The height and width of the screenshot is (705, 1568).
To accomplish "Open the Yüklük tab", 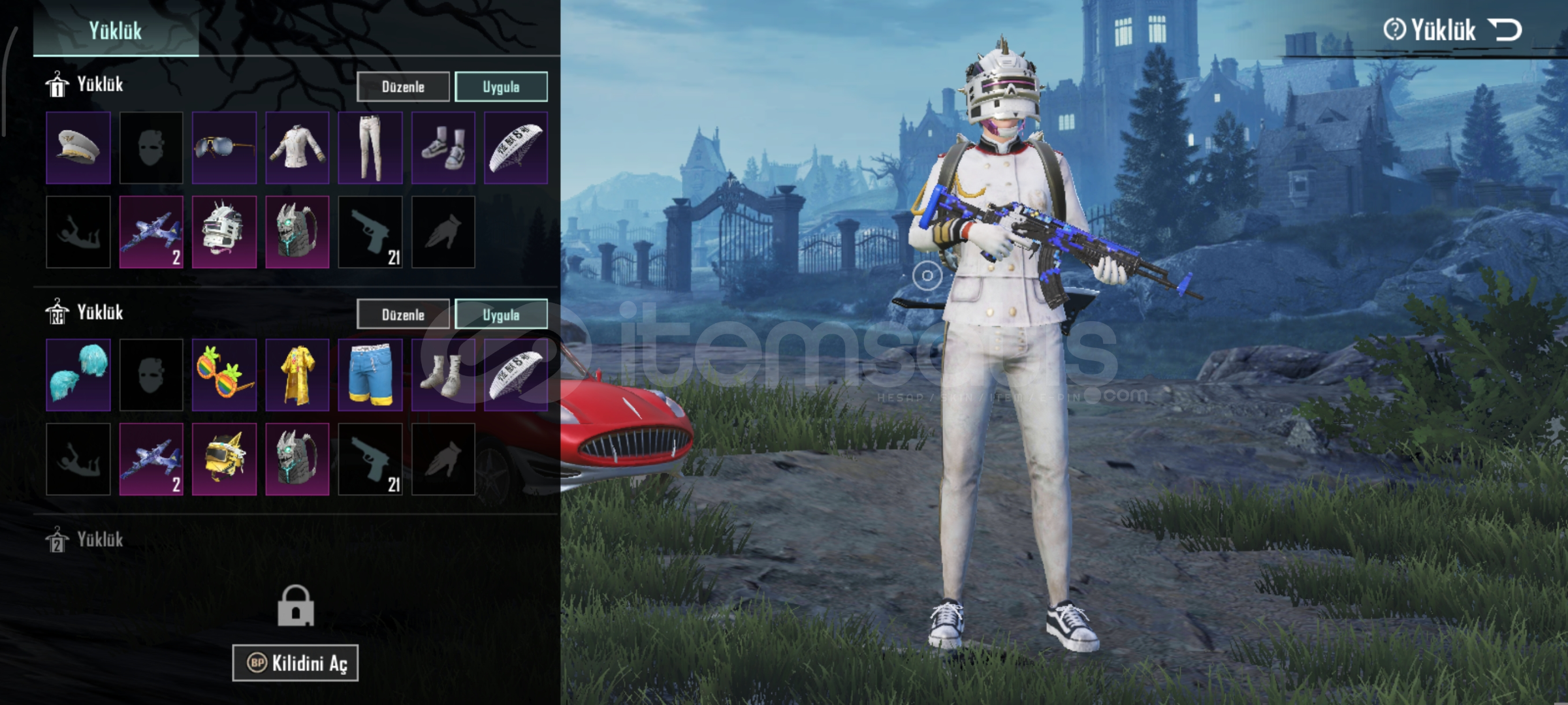I will click(x=116, y=31).
